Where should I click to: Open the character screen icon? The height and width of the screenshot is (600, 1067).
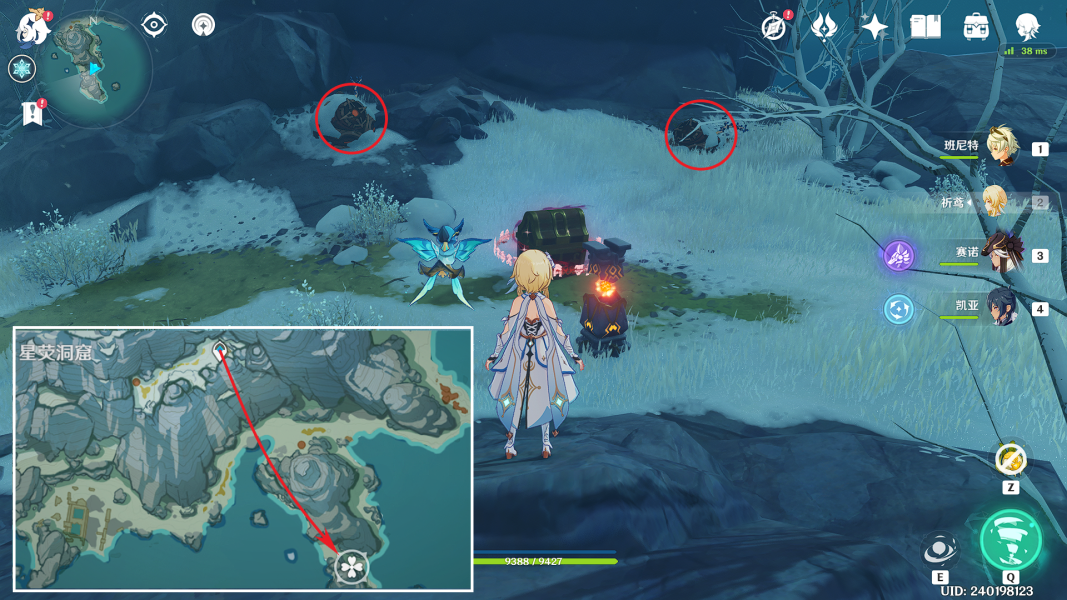coord(1027,27)
